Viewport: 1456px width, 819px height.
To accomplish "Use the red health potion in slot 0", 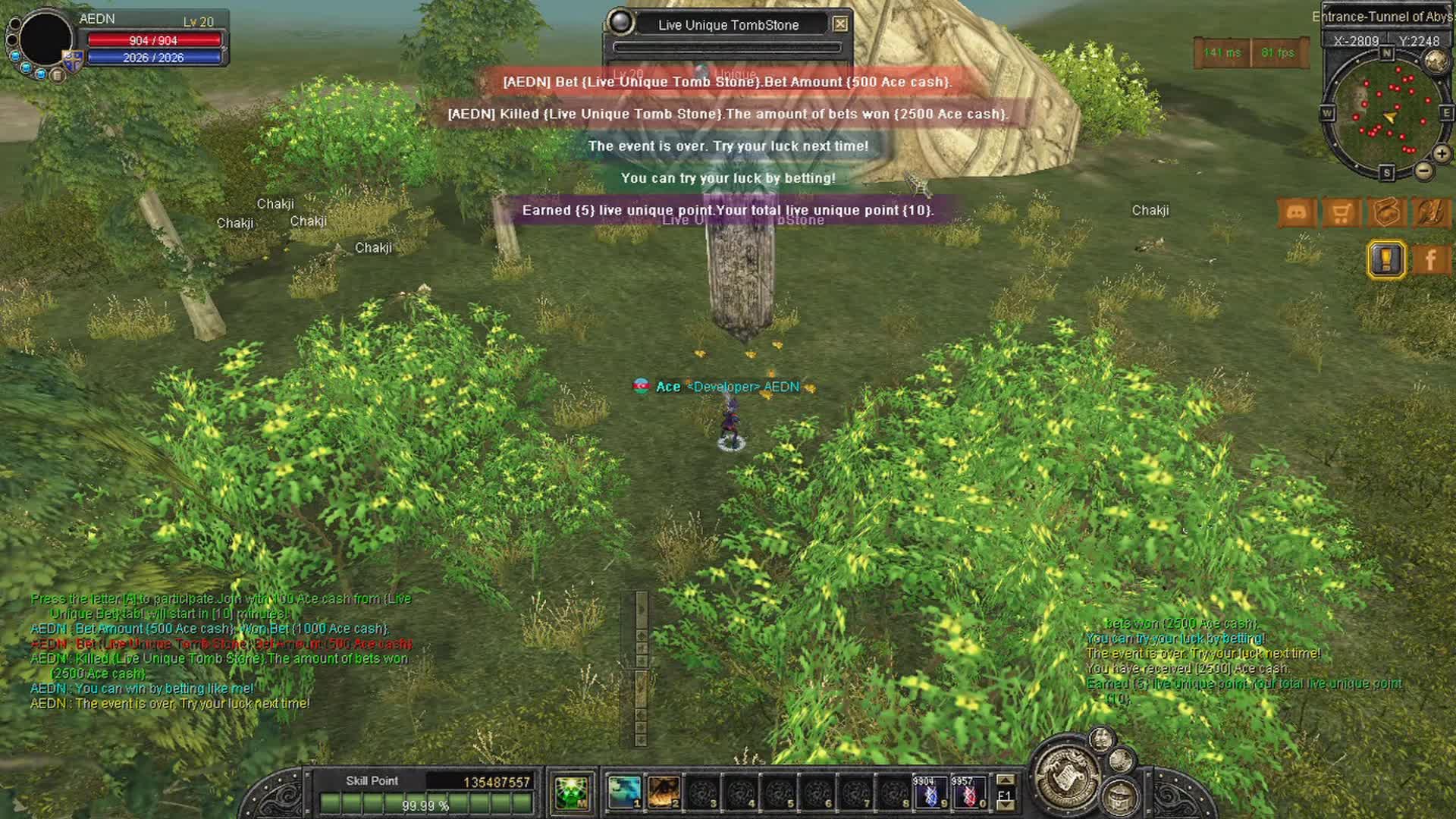I will [968, 792].
